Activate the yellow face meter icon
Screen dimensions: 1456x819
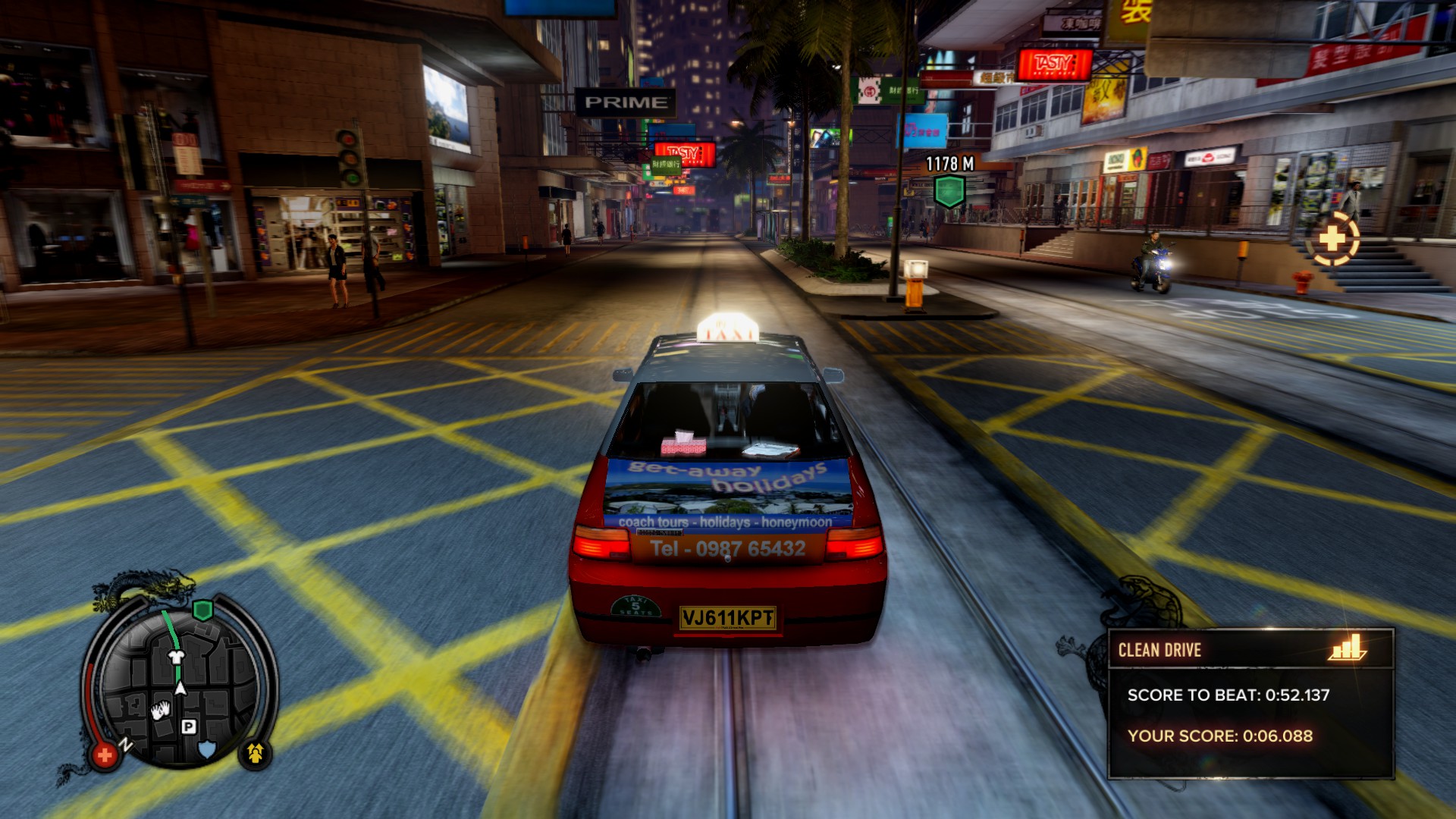point(255,753)
